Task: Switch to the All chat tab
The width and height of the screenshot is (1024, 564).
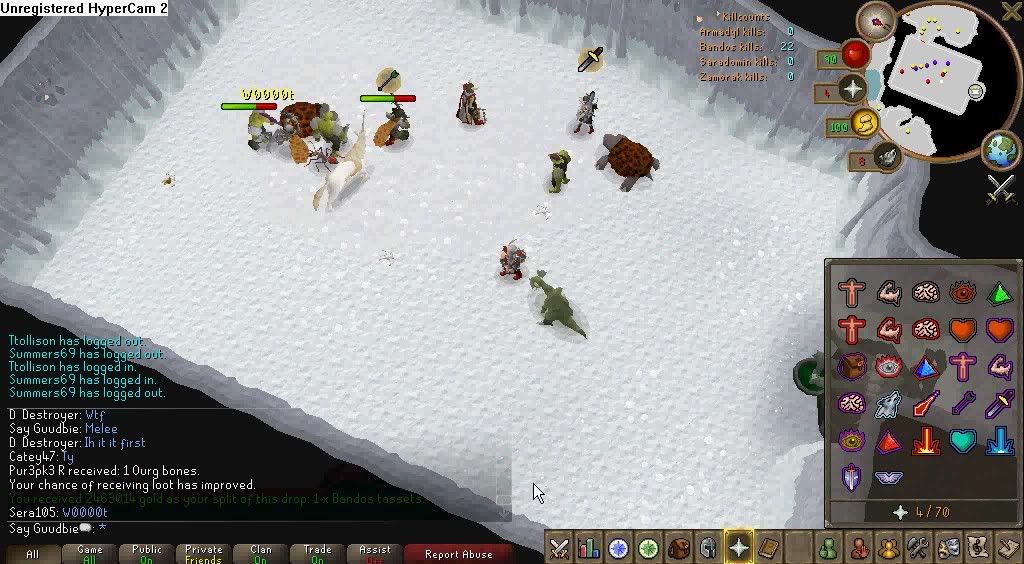Action: 33,553
